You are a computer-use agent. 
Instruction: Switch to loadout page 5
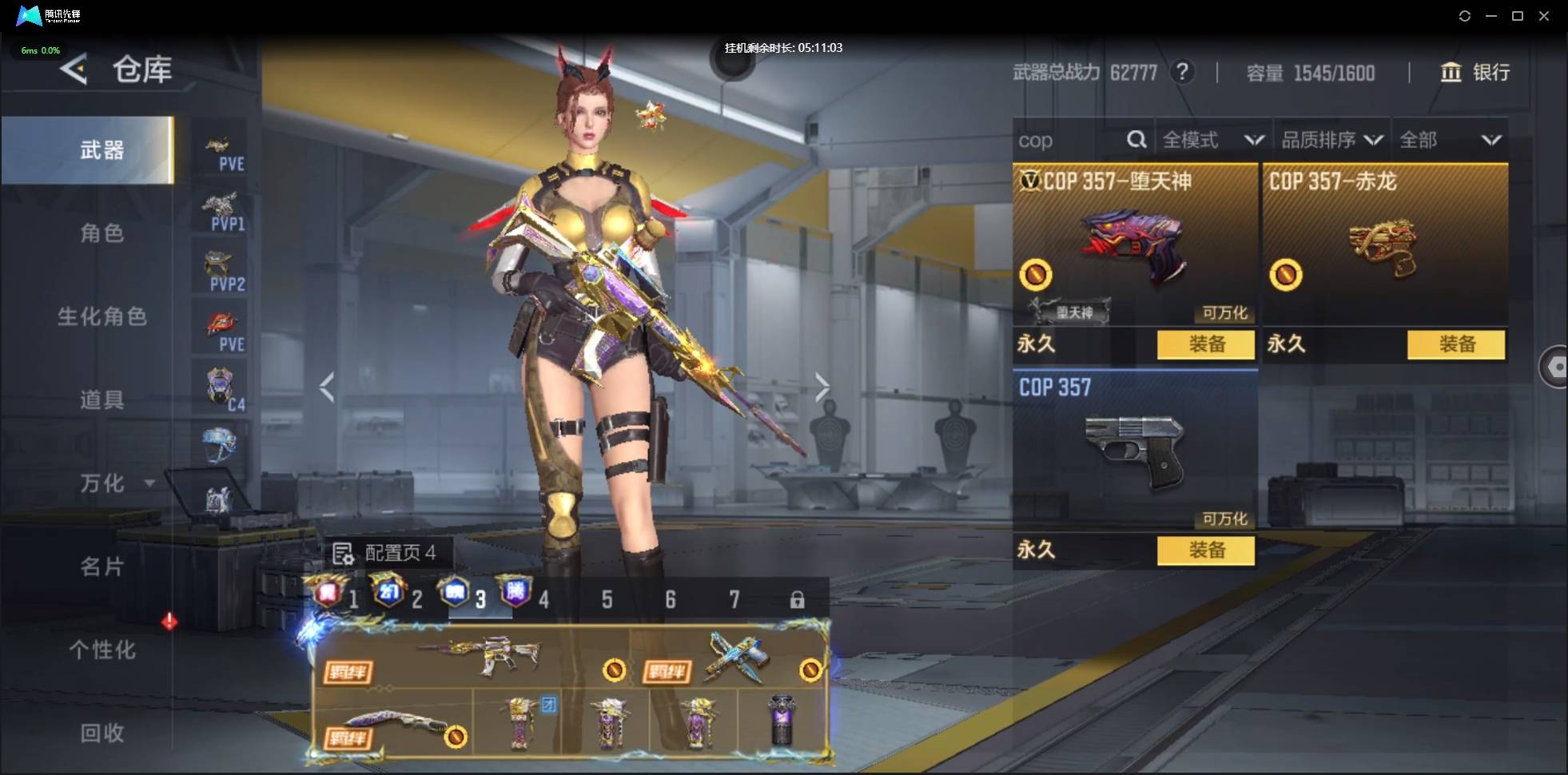[607, 599]
